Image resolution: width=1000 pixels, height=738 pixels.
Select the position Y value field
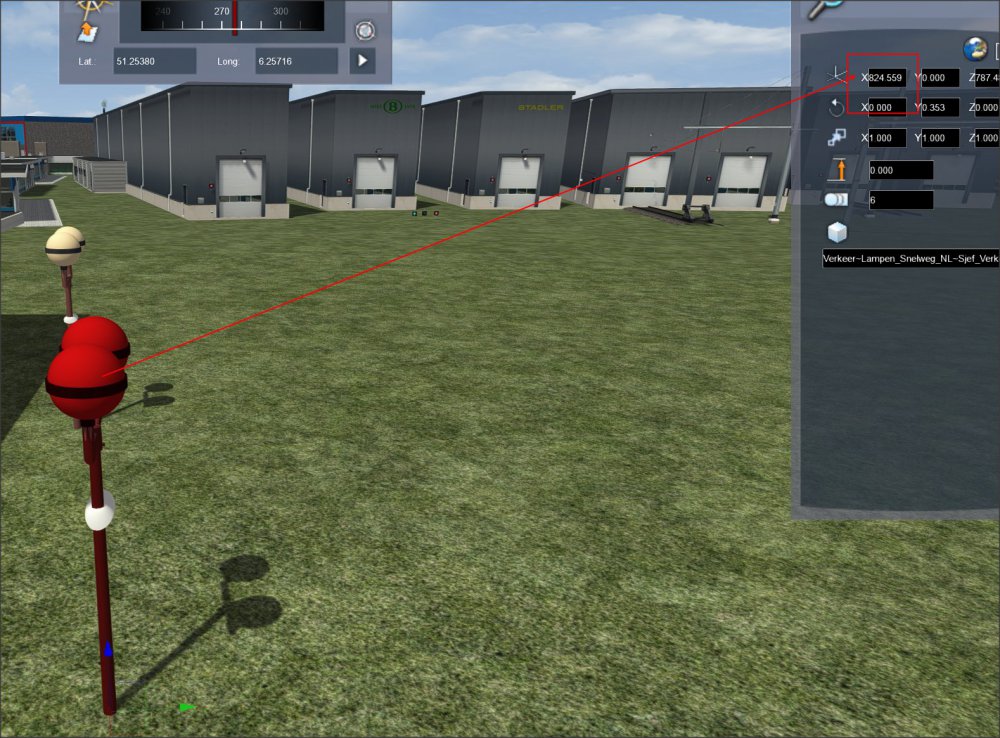tap(939, 77)
